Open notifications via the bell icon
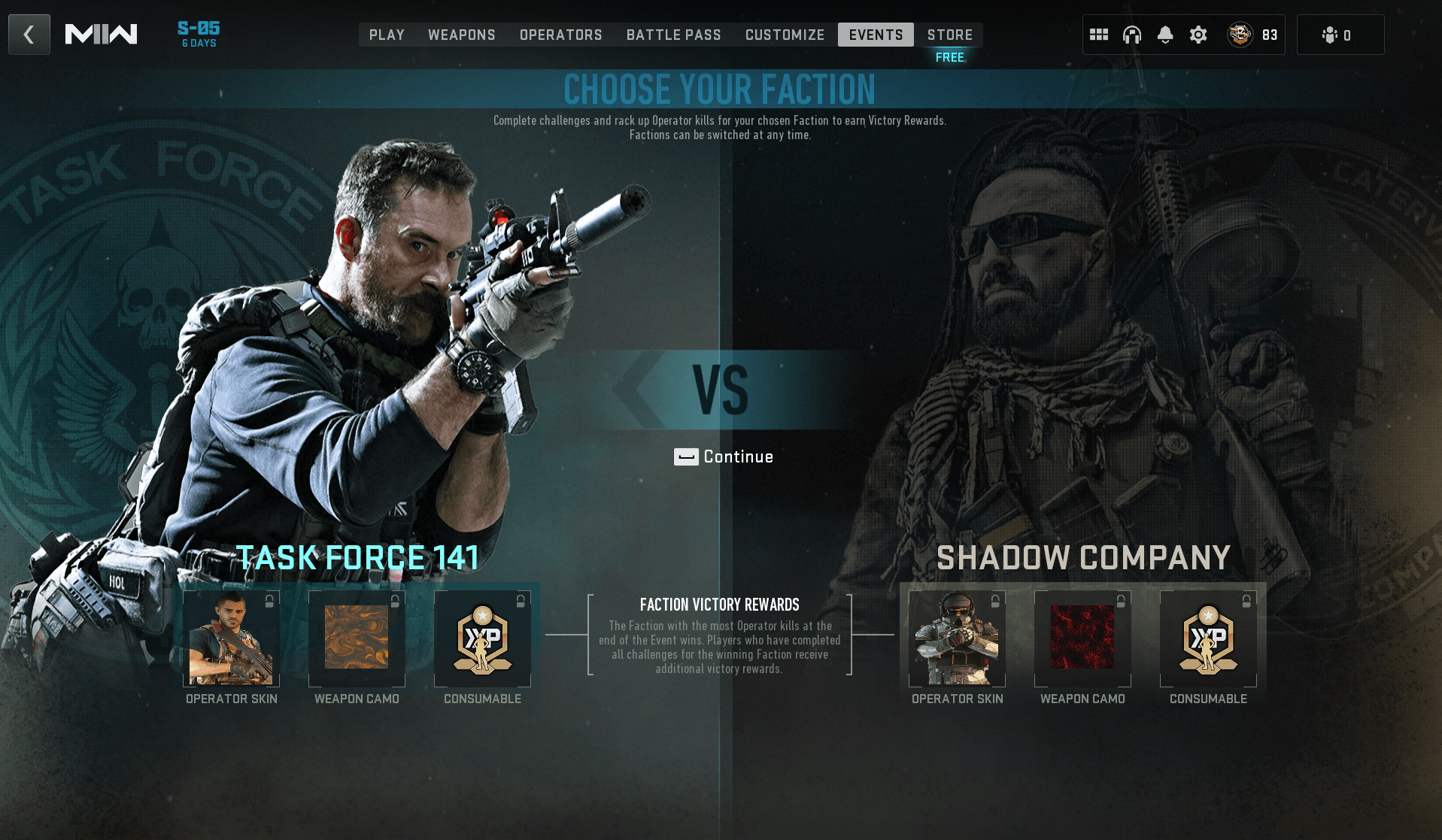Viewport: 1442px width, 840px height. [1166, 34]
